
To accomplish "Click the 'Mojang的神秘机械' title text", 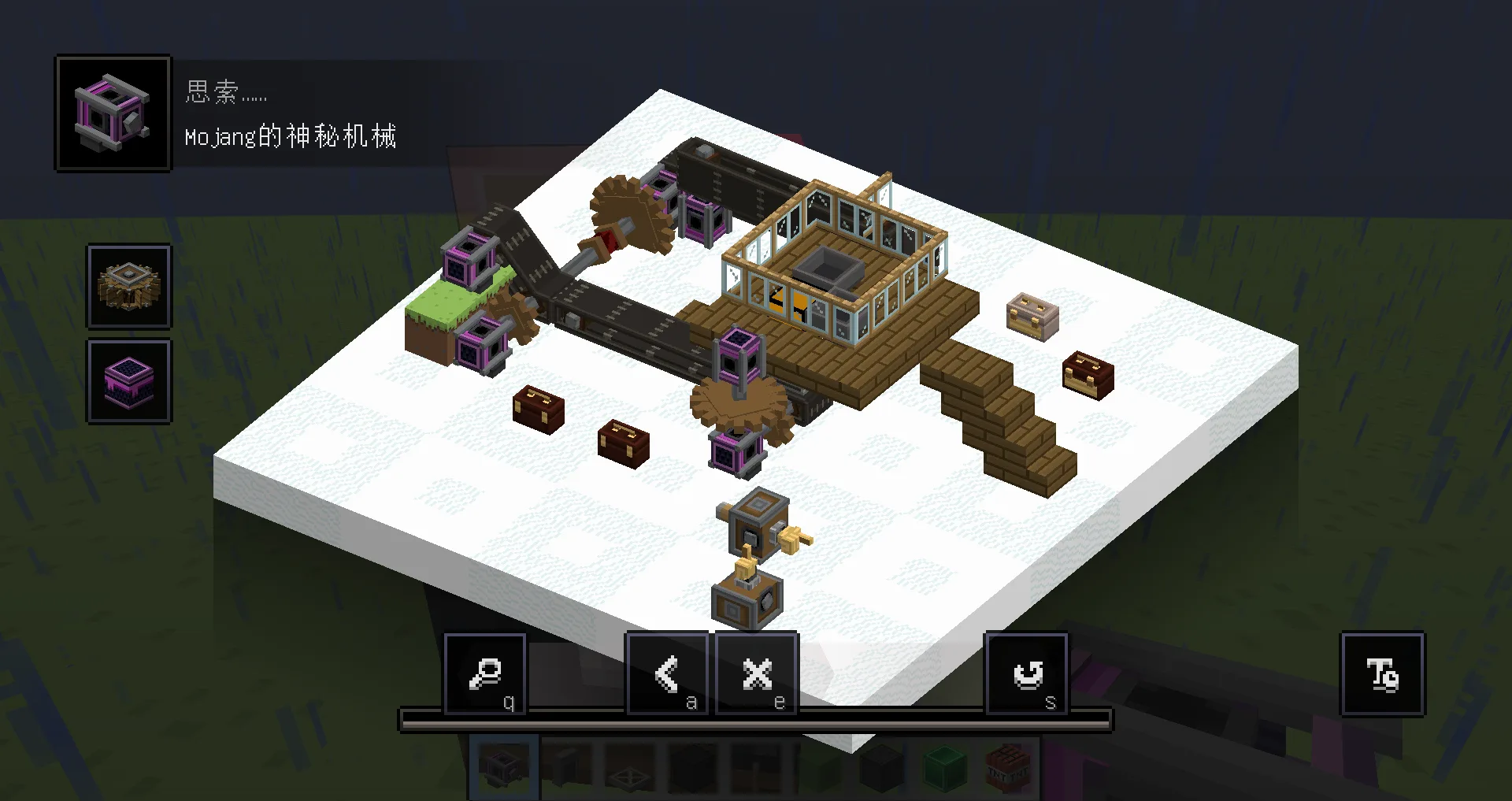I will [x=291, y=136].
